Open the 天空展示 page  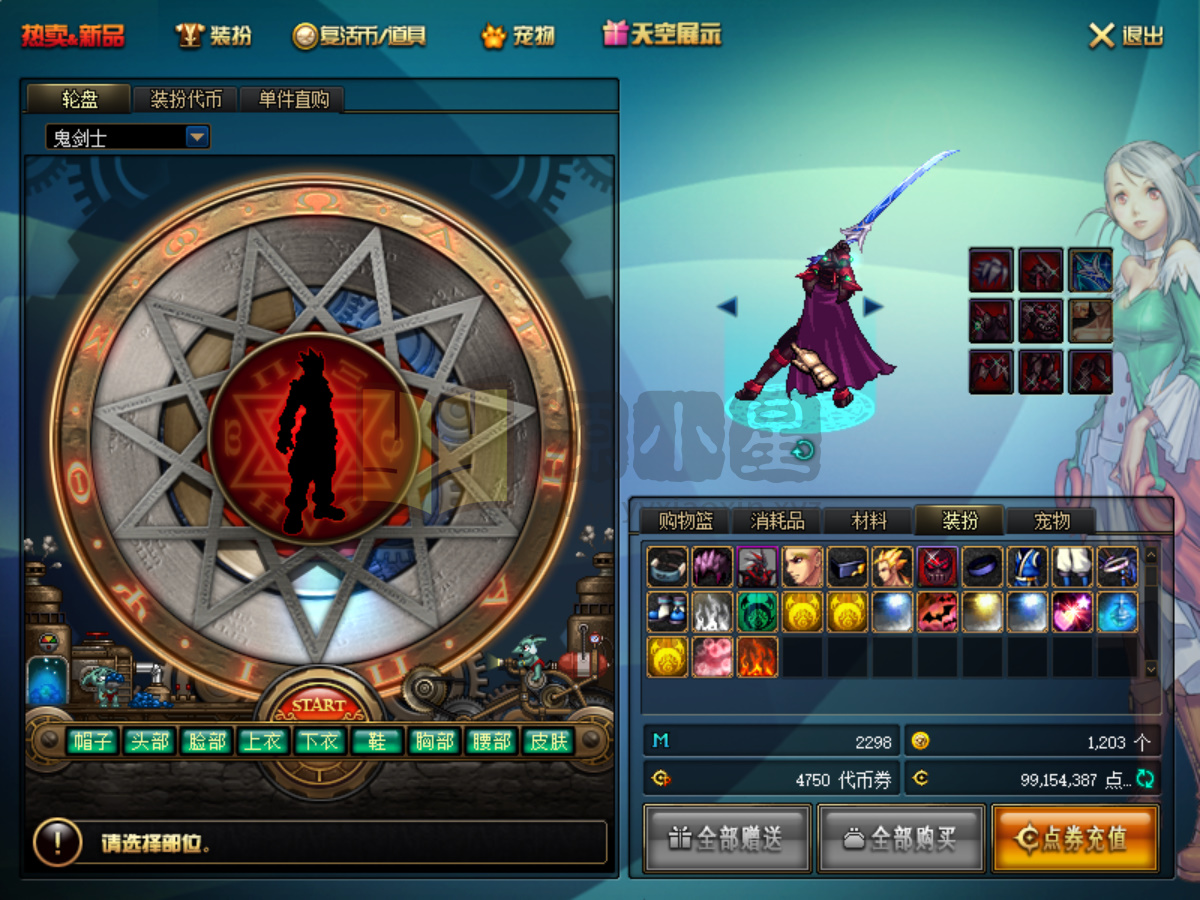point(661,35)
